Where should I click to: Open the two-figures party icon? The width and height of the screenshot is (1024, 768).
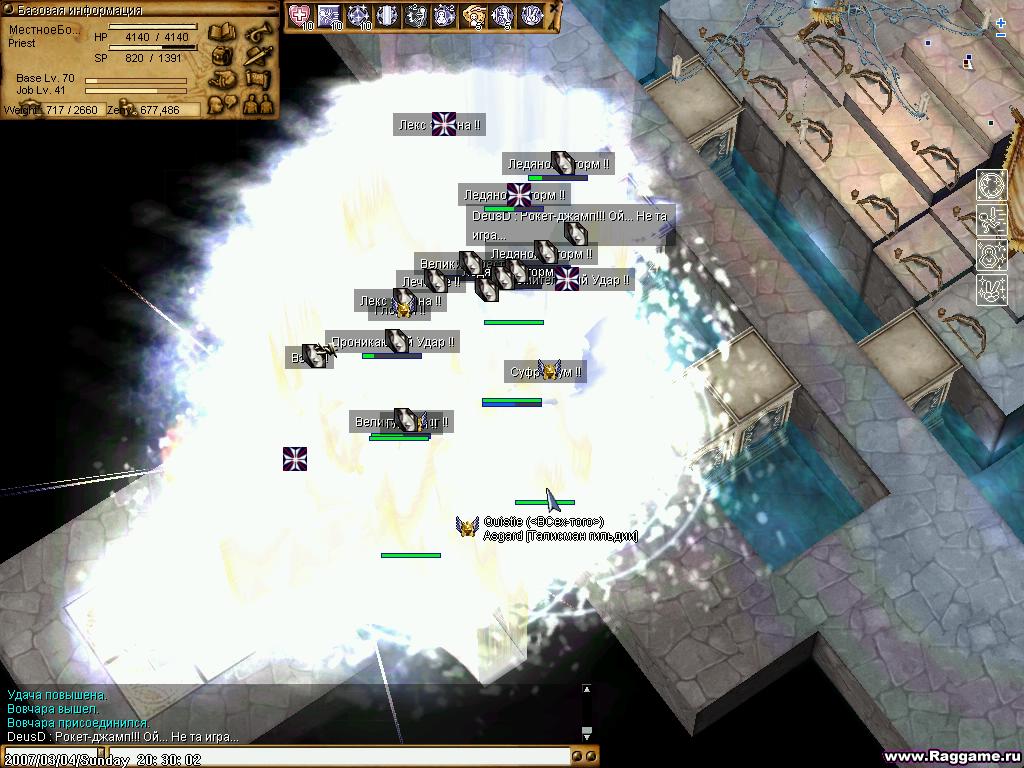pyautogui.click(x=259, y=102)
